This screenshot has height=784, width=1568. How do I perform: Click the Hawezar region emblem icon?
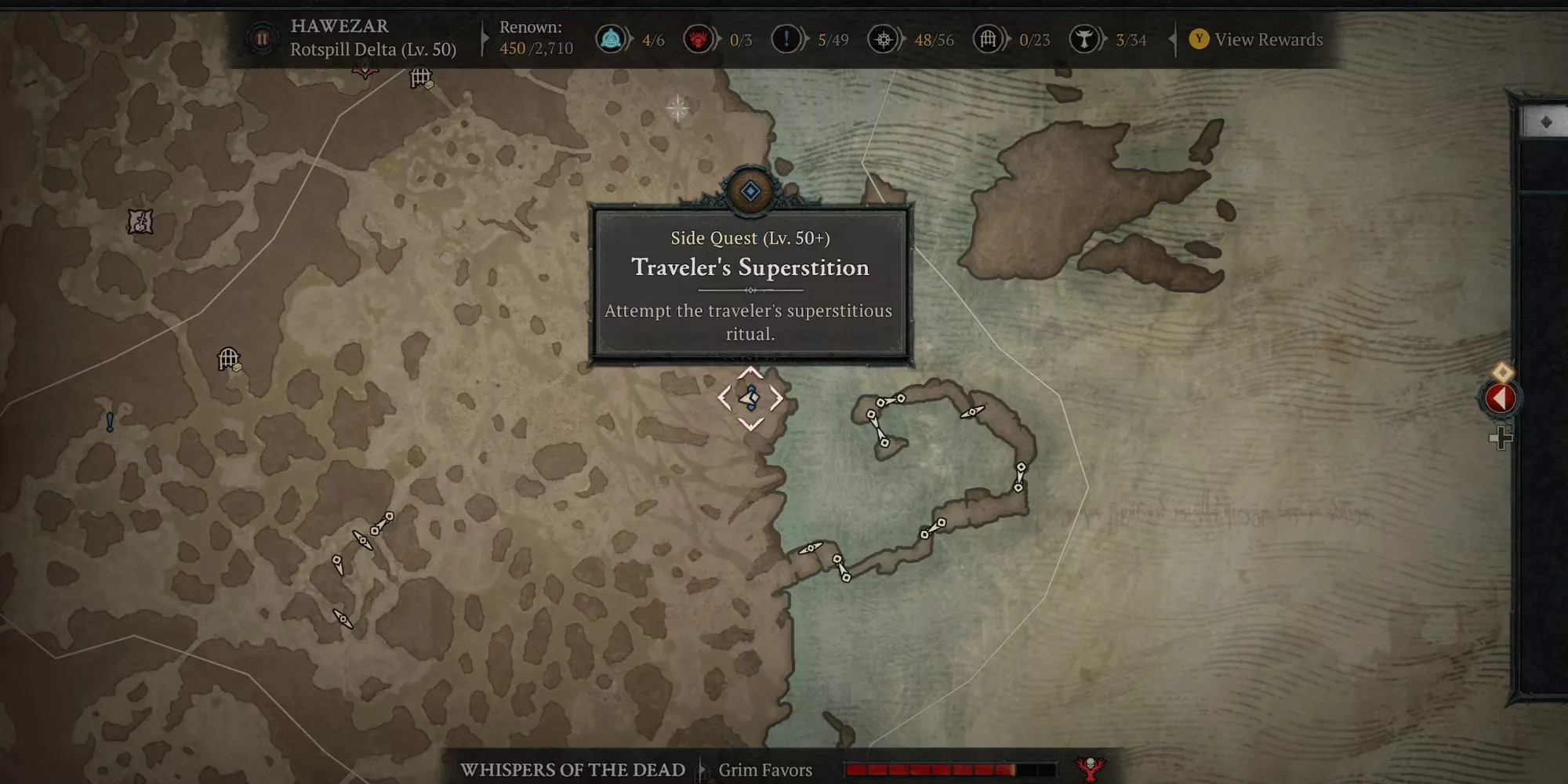pos(262,38)
